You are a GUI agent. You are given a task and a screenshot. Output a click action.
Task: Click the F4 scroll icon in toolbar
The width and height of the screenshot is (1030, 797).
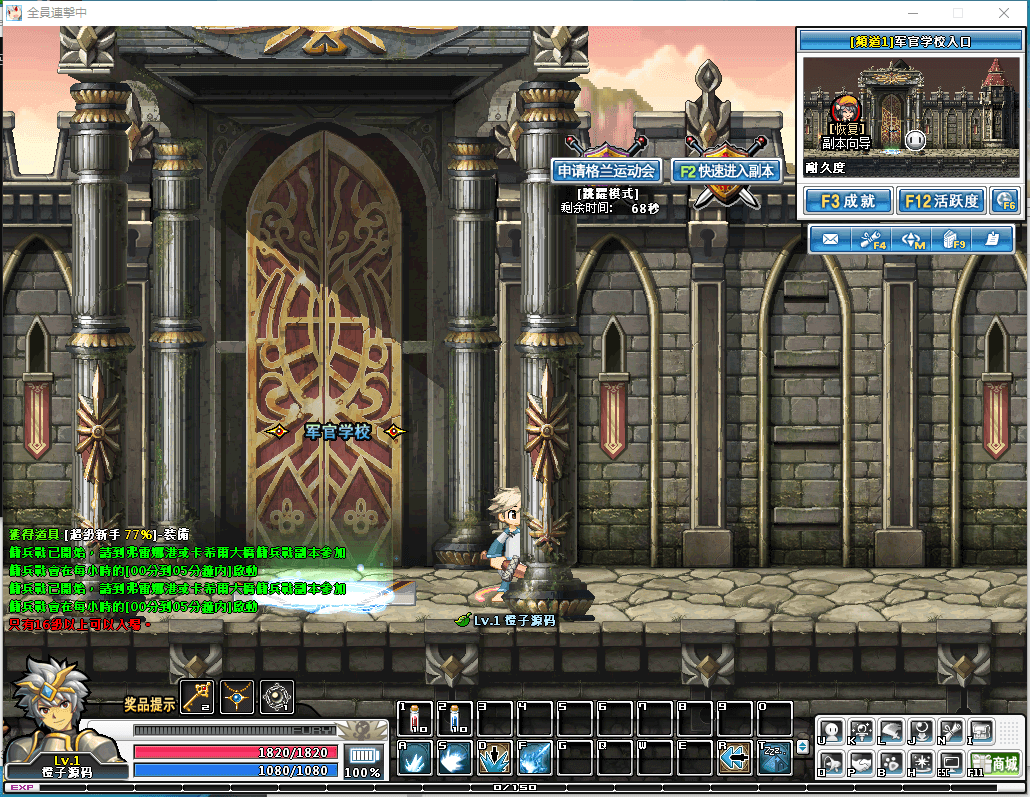click(872, 240)
